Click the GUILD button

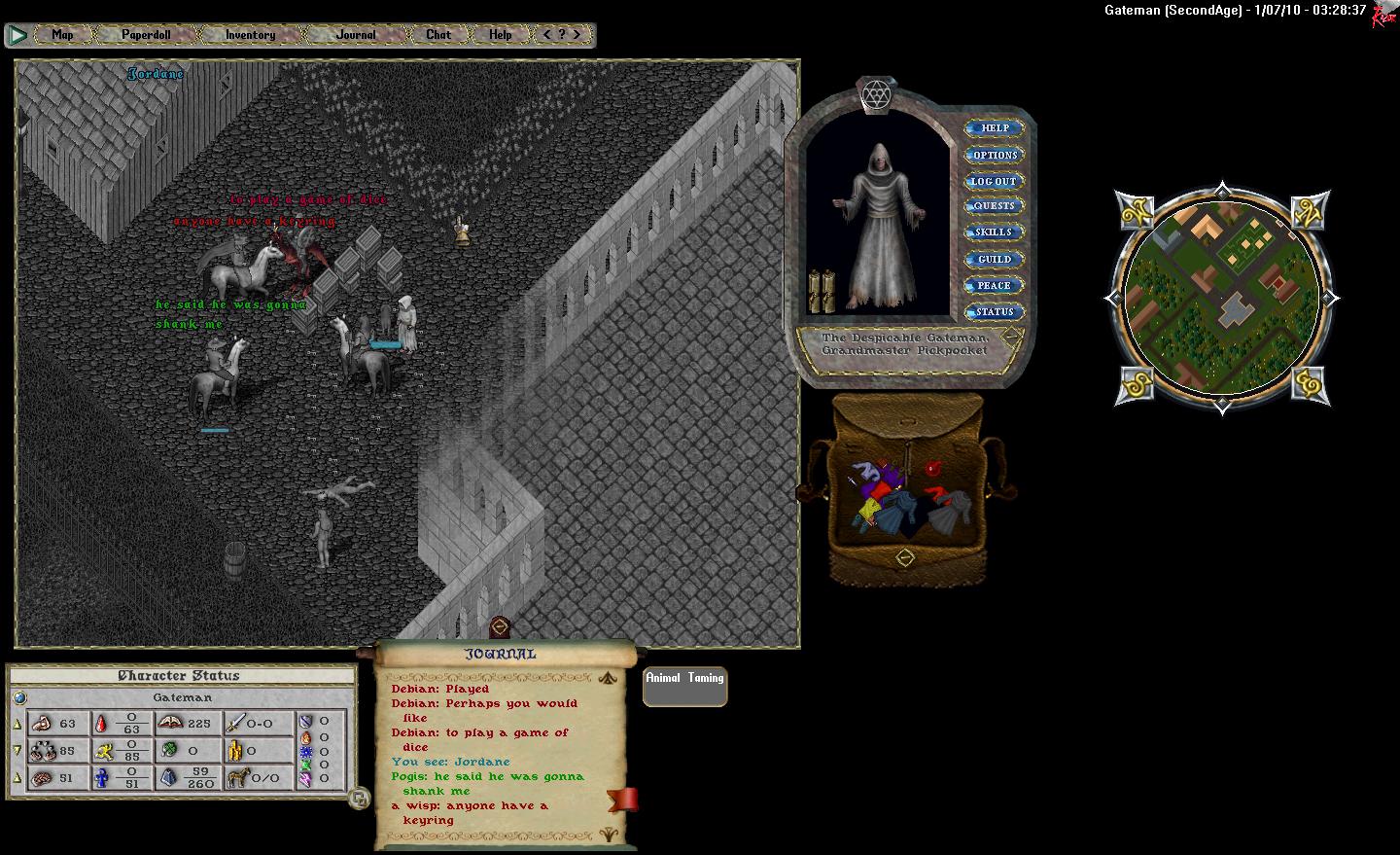coord(994,260)
